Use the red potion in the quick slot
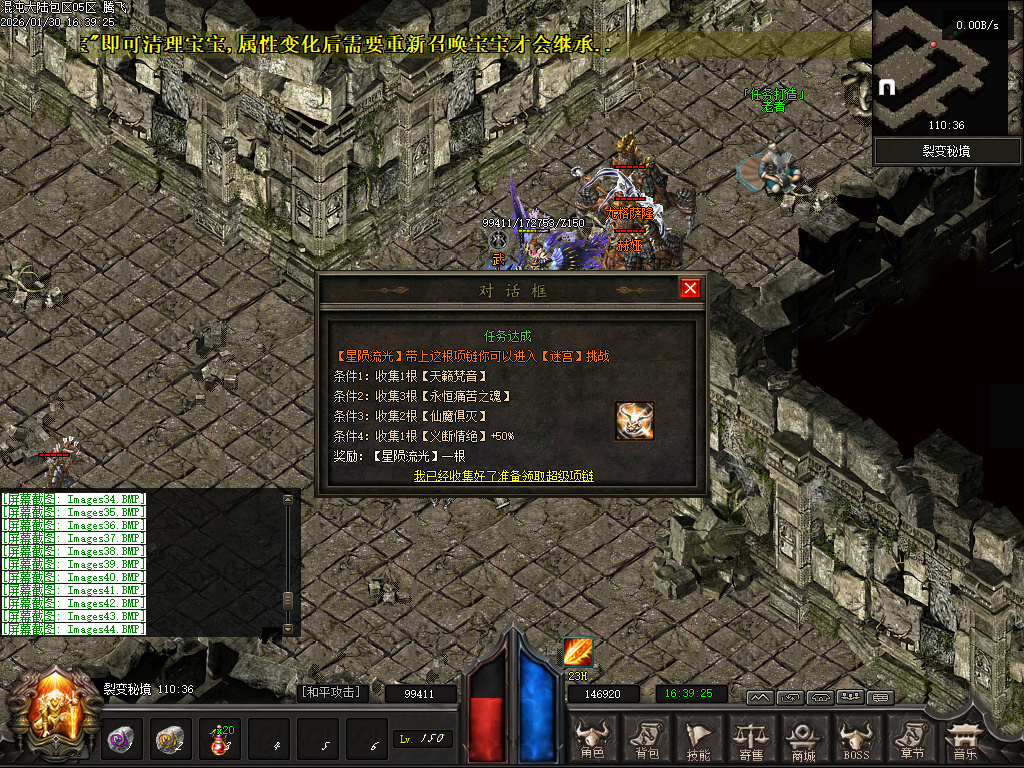The image size is (1024, 768). click(x=218, y=740)
